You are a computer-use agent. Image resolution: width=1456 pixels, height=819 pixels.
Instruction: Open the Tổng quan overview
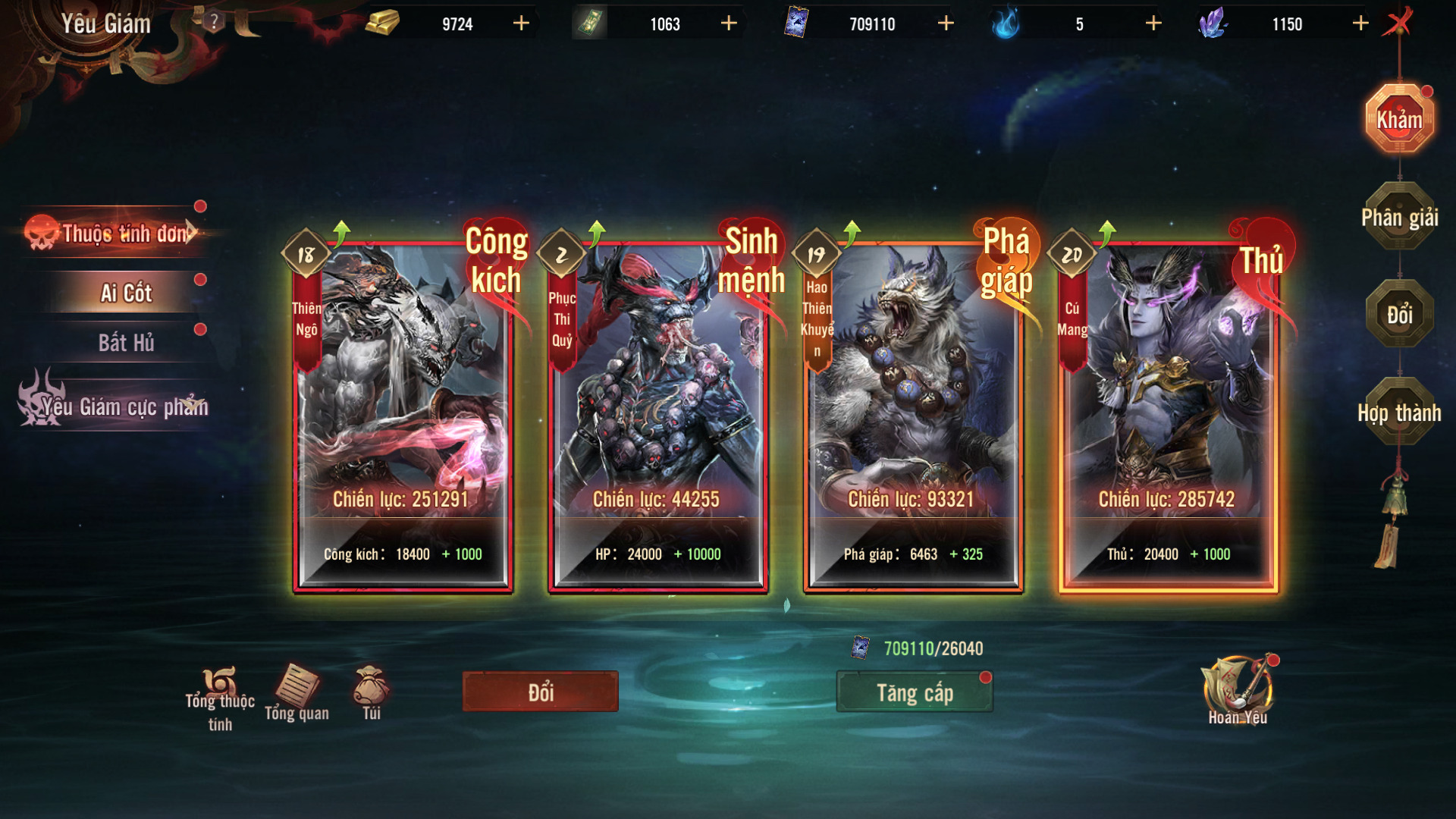[297, 692]
